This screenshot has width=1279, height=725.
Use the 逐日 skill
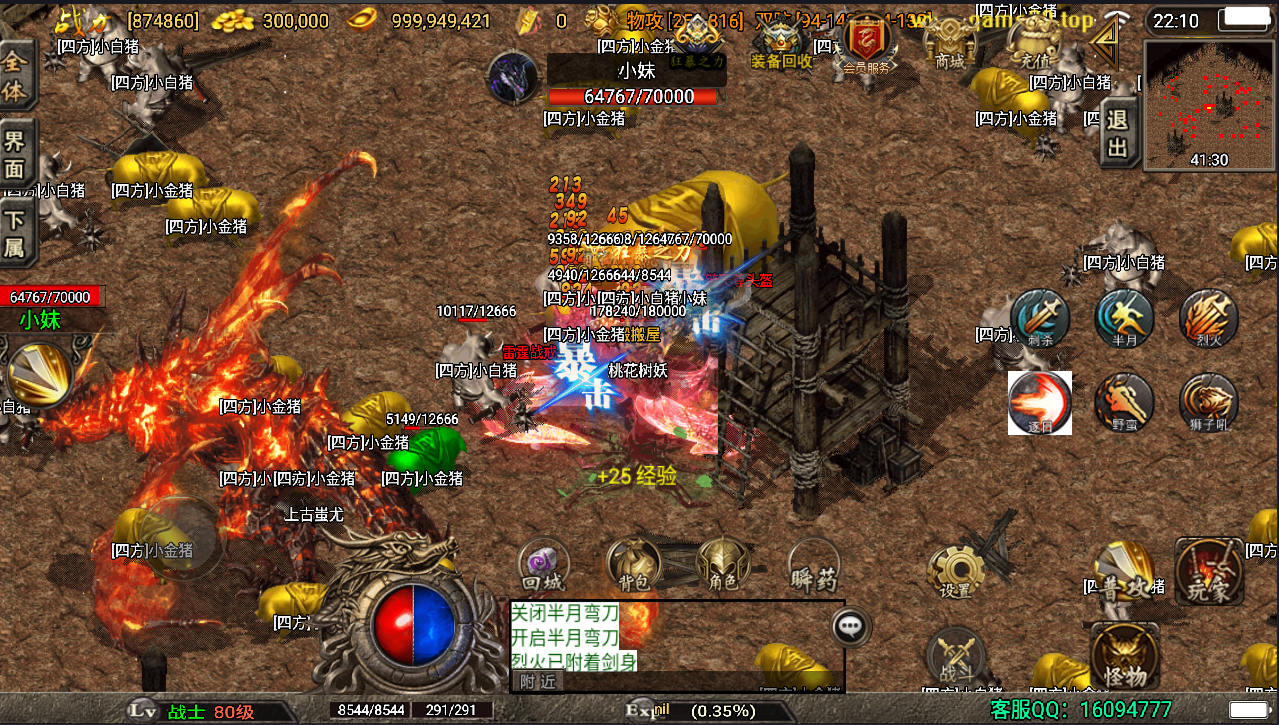[1040, 403]
